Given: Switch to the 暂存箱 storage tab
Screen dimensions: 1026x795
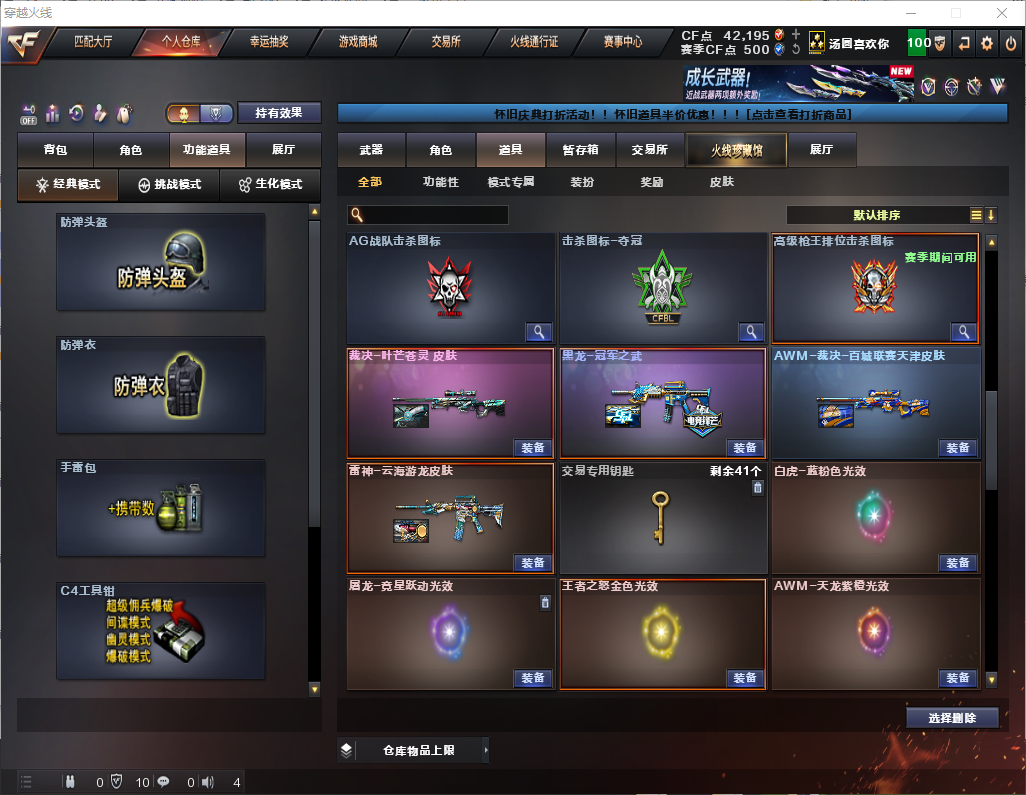Looking at the screenshot, I should click(580, 150).
